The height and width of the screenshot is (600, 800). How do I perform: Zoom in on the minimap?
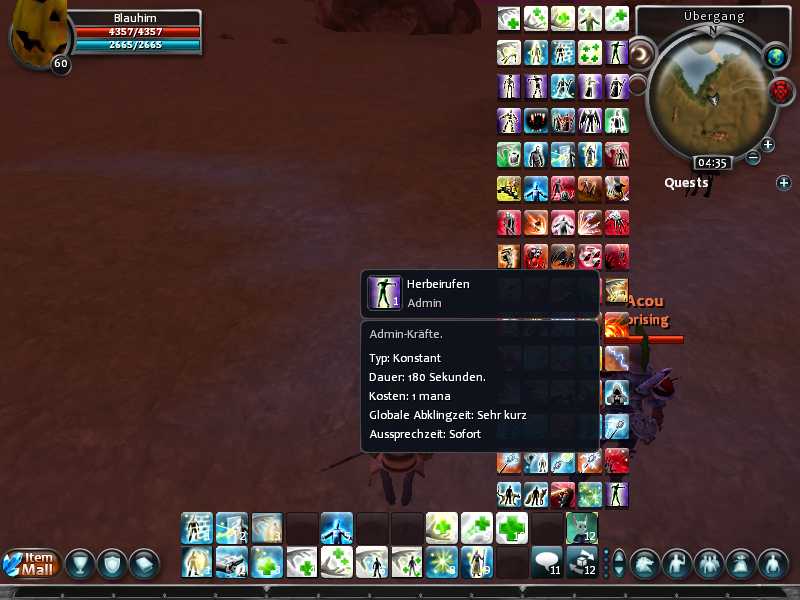(x=768, y=145)
